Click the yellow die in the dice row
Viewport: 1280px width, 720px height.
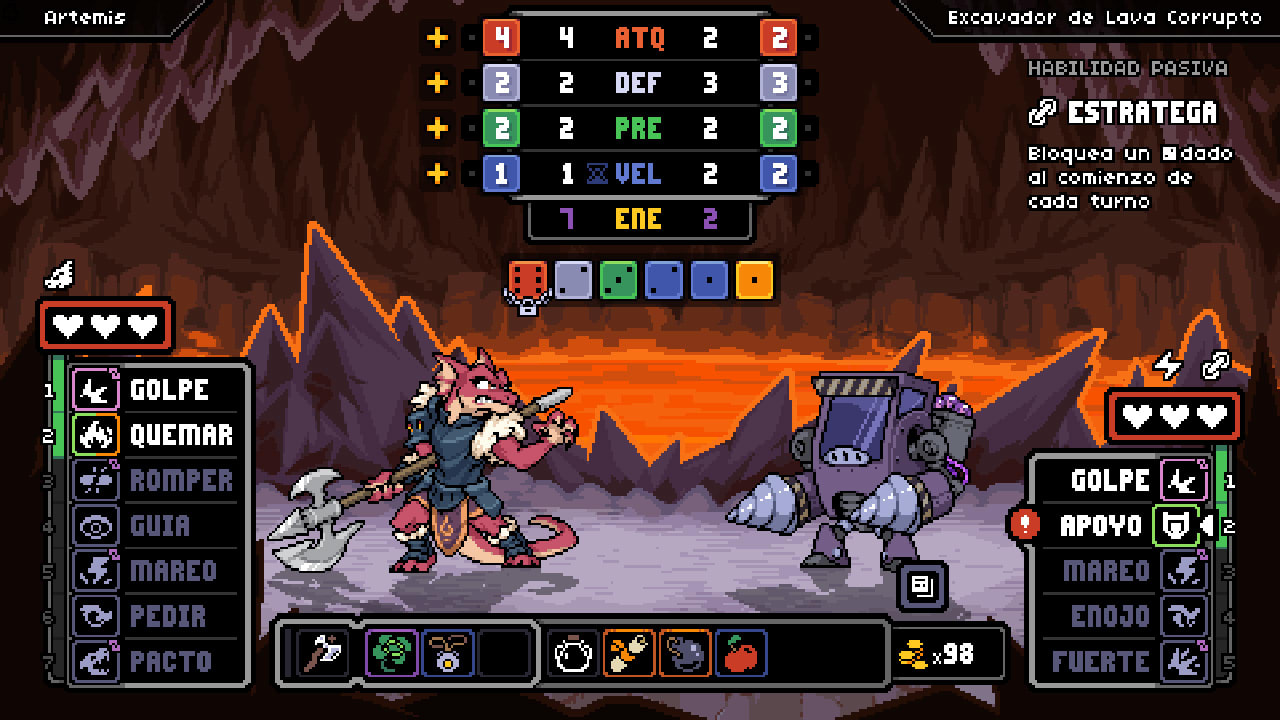756,280
